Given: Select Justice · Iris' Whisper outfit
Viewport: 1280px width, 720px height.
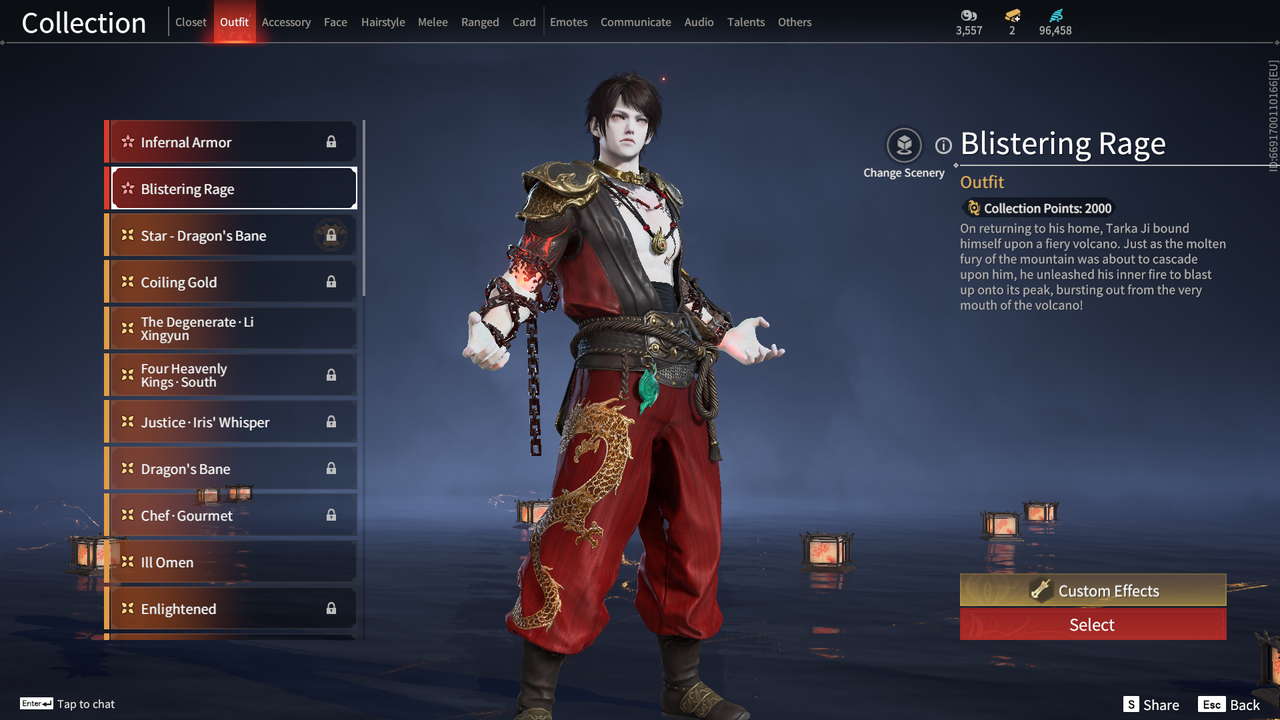Looking at the screenshot, I should [232, 422].
